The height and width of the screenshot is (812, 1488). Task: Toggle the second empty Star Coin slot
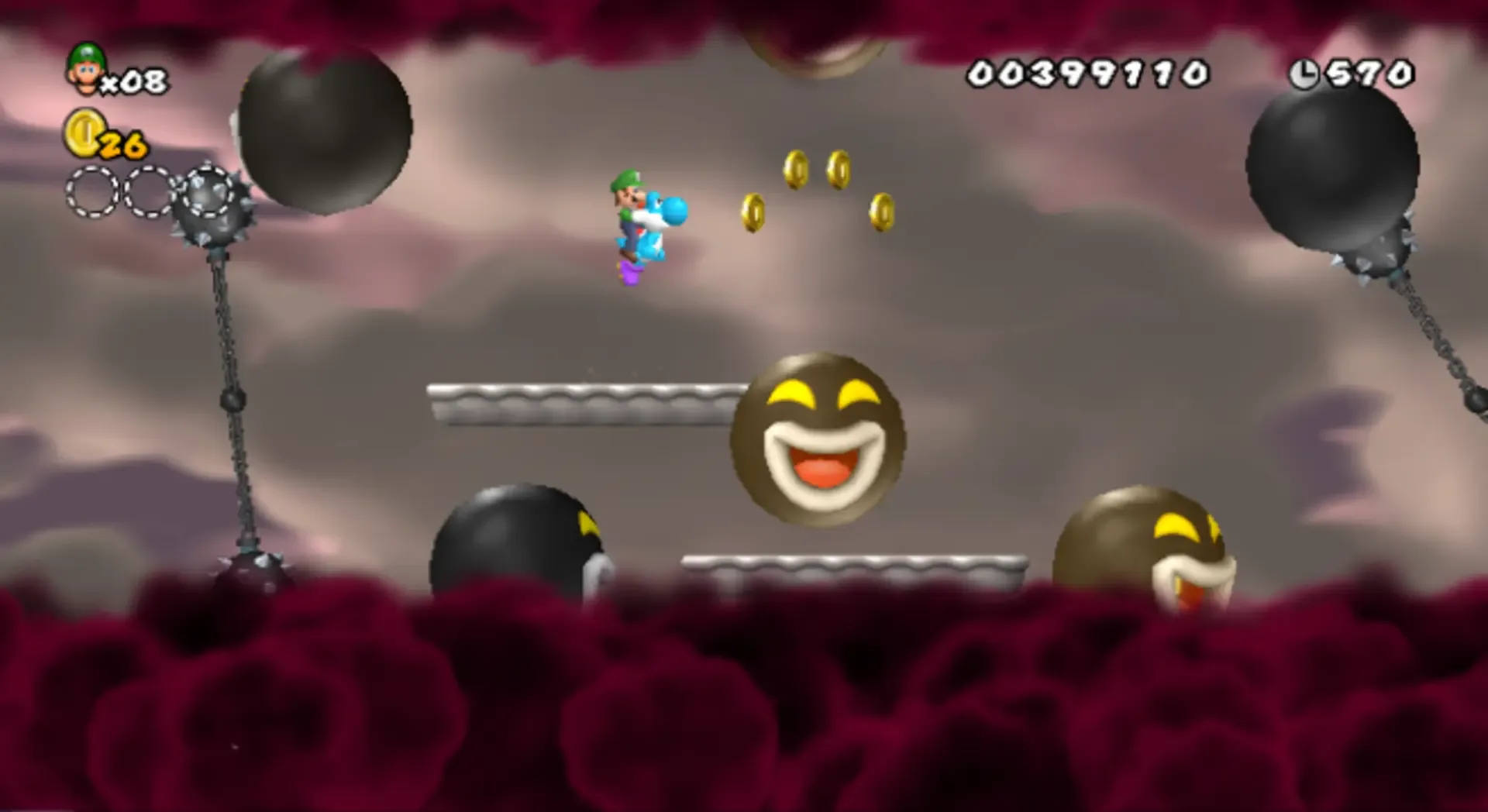pyautogui.click(x=147, y=194)
